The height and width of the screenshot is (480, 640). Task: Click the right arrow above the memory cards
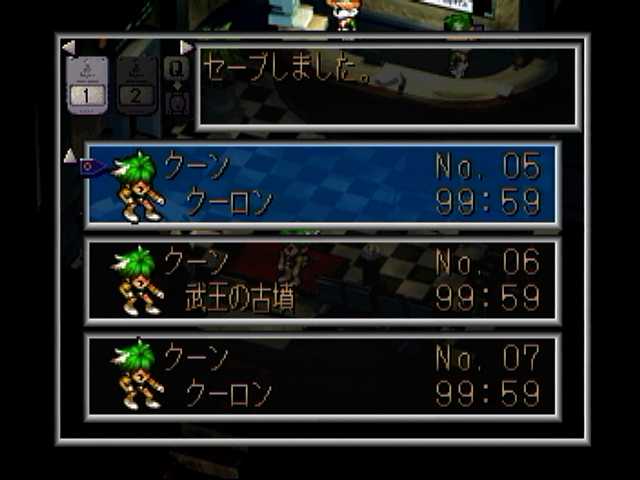(x=186, y=47)
